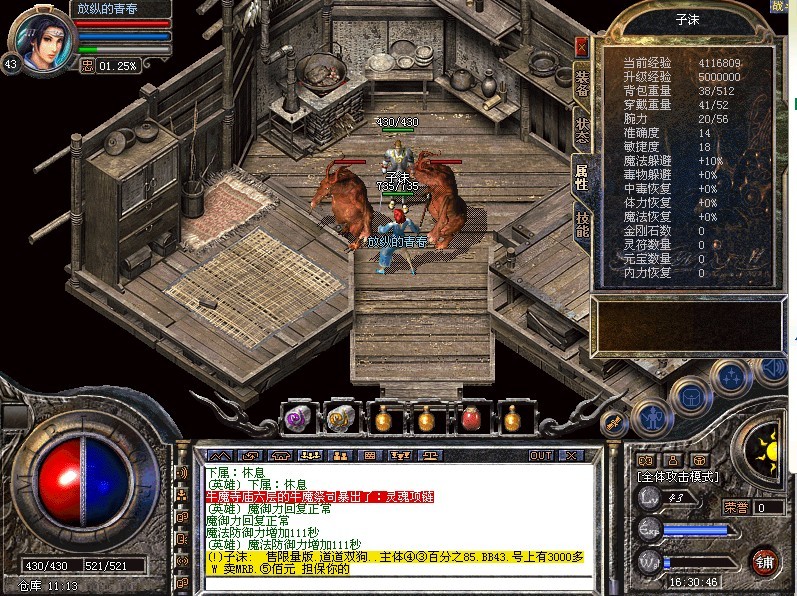Click the 荣誉 honor label
The width and height of the screenshot is (797, 596).
pos(734,507)
